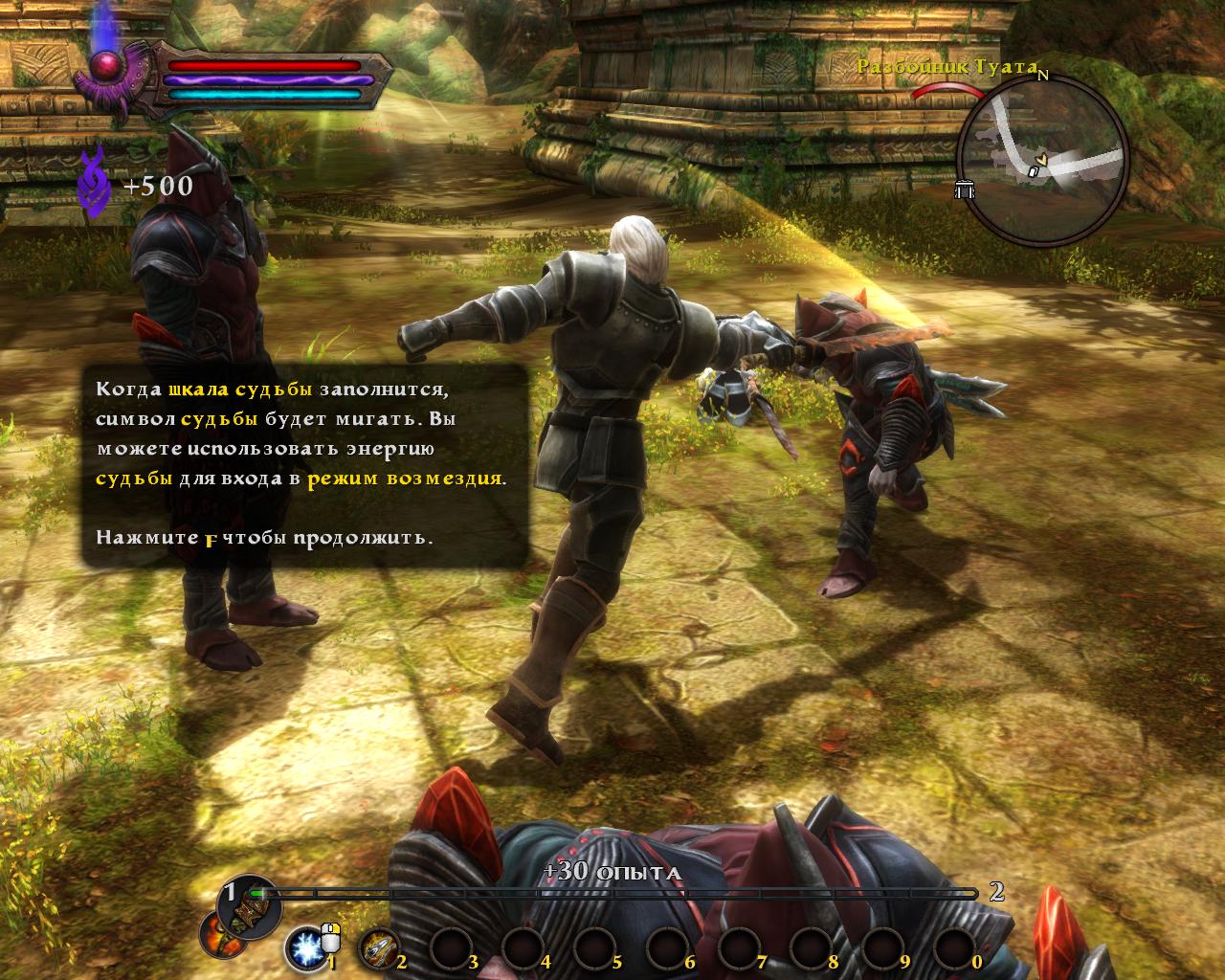Image resolution: width=1225 pixels, height=980 pixels.
Task: Click the stone gate marker on minimap edge
Action: pos(965,189)
